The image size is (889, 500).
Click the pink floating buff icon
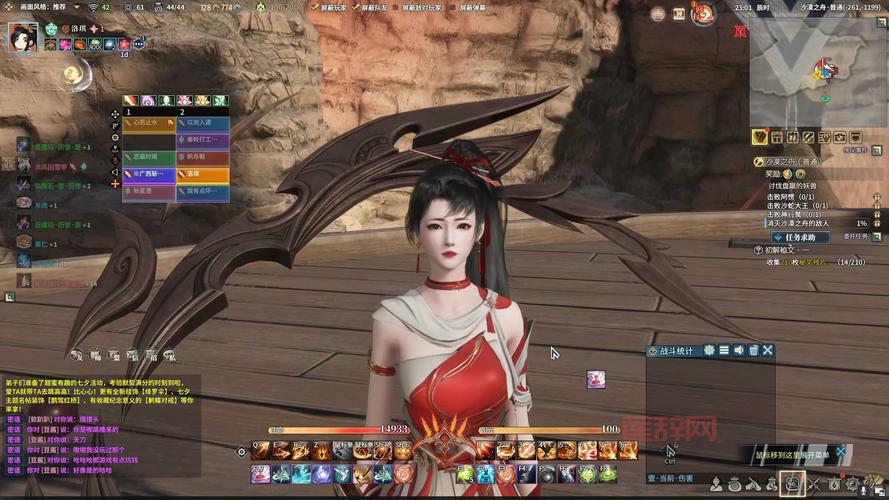(x=595, y=378)
